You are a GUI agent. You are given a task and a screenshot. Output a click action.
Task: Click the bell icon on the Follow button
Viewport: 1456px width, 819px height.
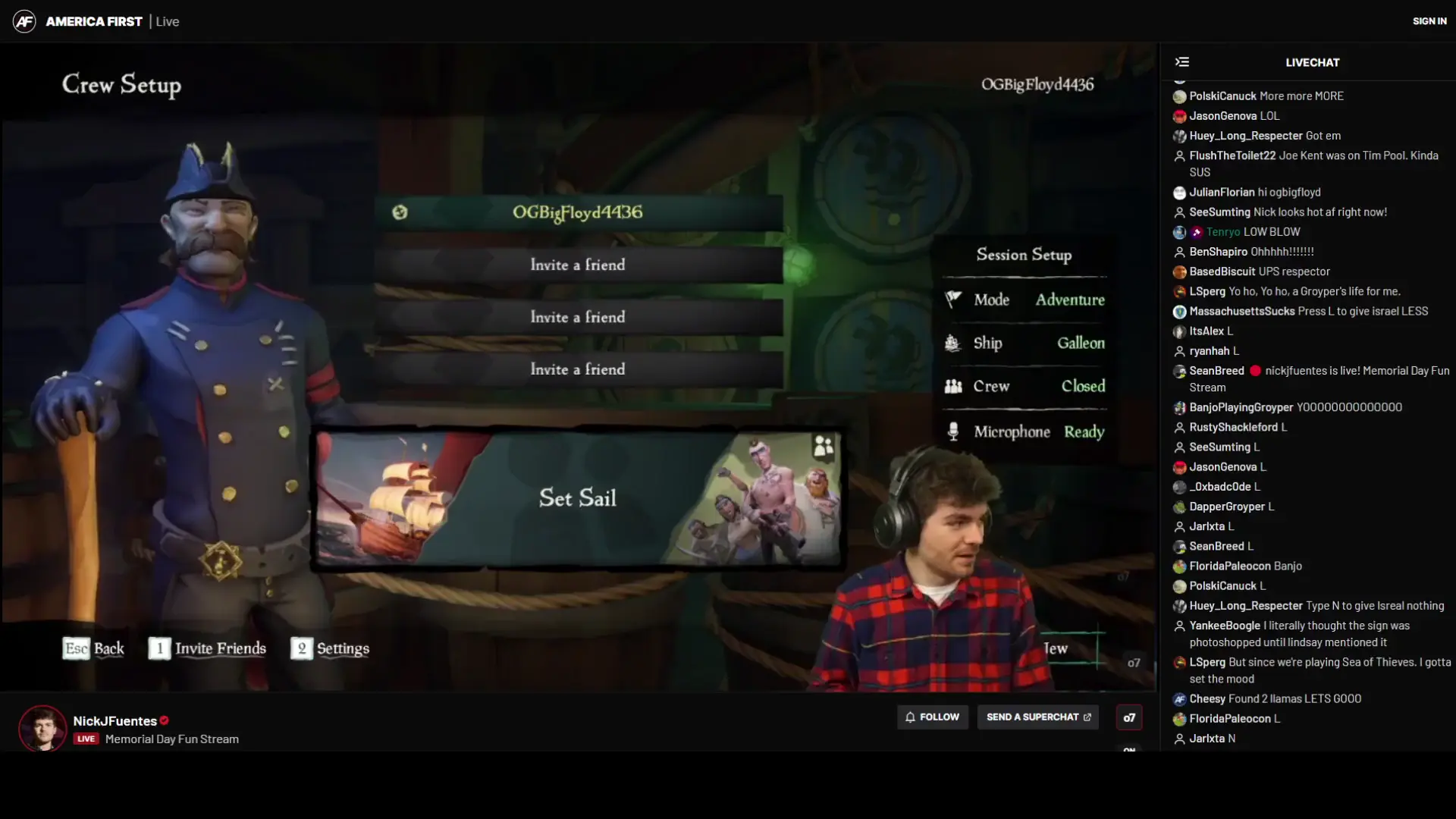click(910, 717)
